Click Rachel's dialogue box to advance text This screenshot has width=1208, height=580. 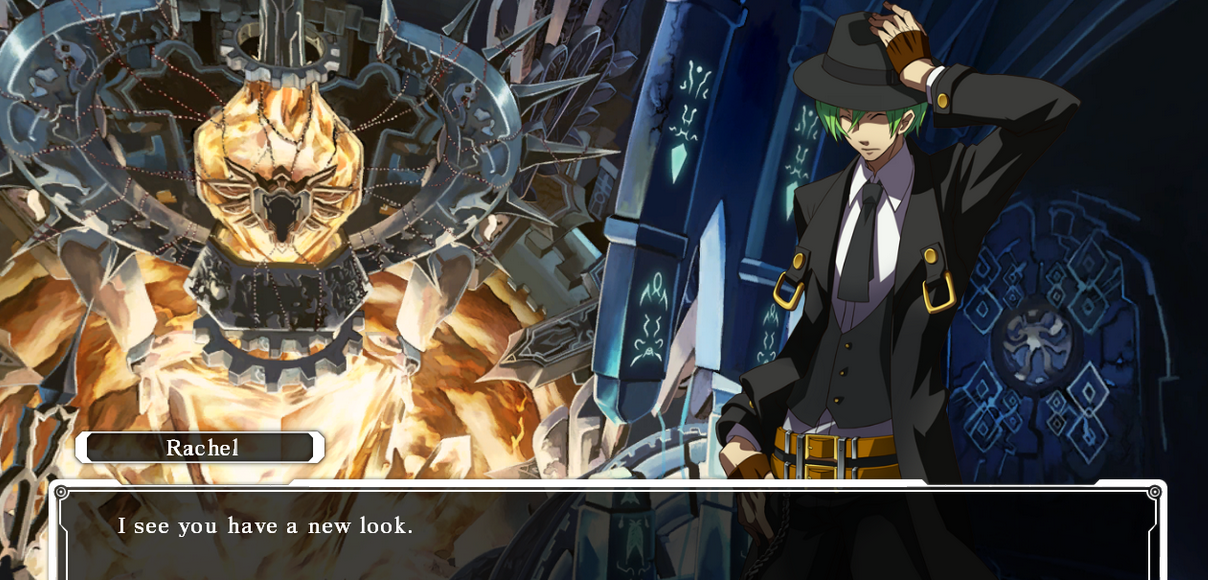(607, 533)
